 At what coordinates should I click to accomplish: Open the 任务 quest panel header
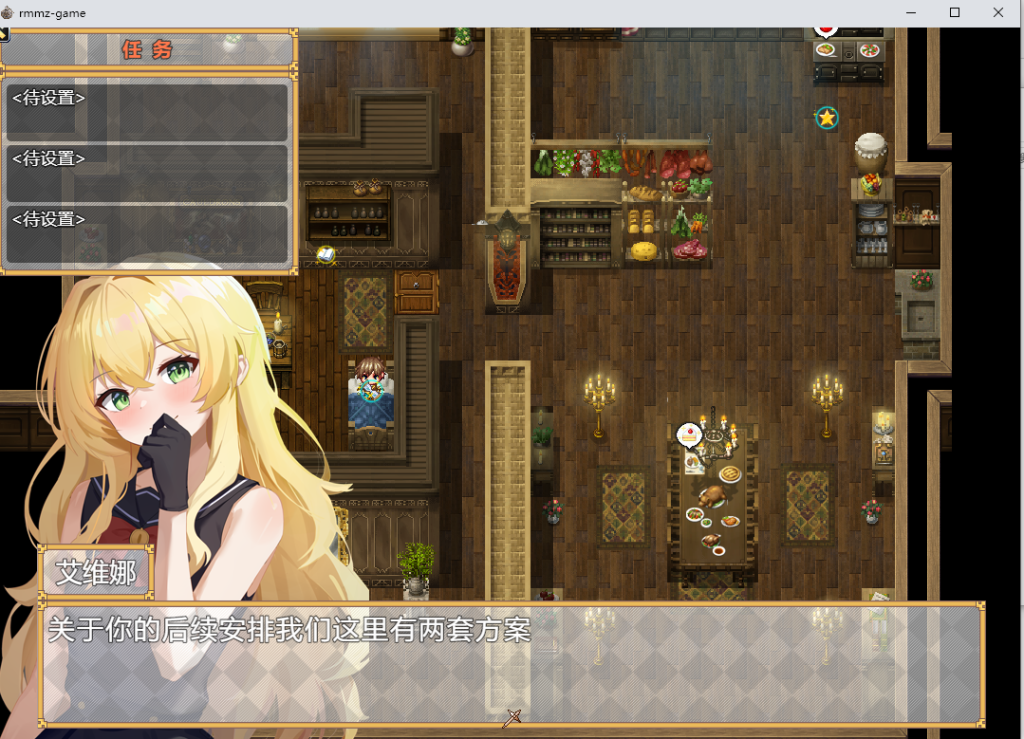148,50
